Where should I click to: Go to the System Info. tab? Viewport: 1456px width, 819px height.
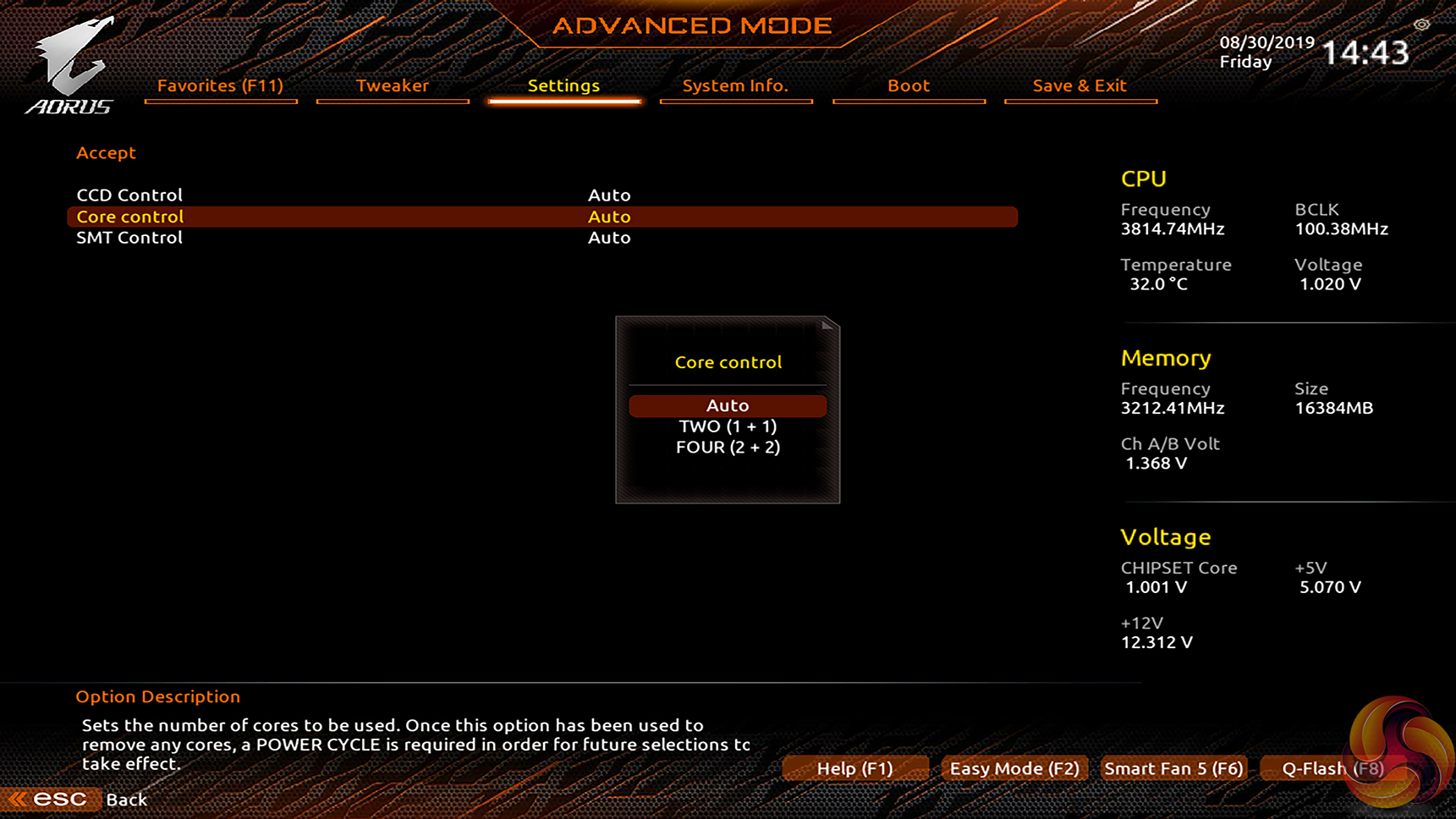pyautogui.click(x=735, y=85)
